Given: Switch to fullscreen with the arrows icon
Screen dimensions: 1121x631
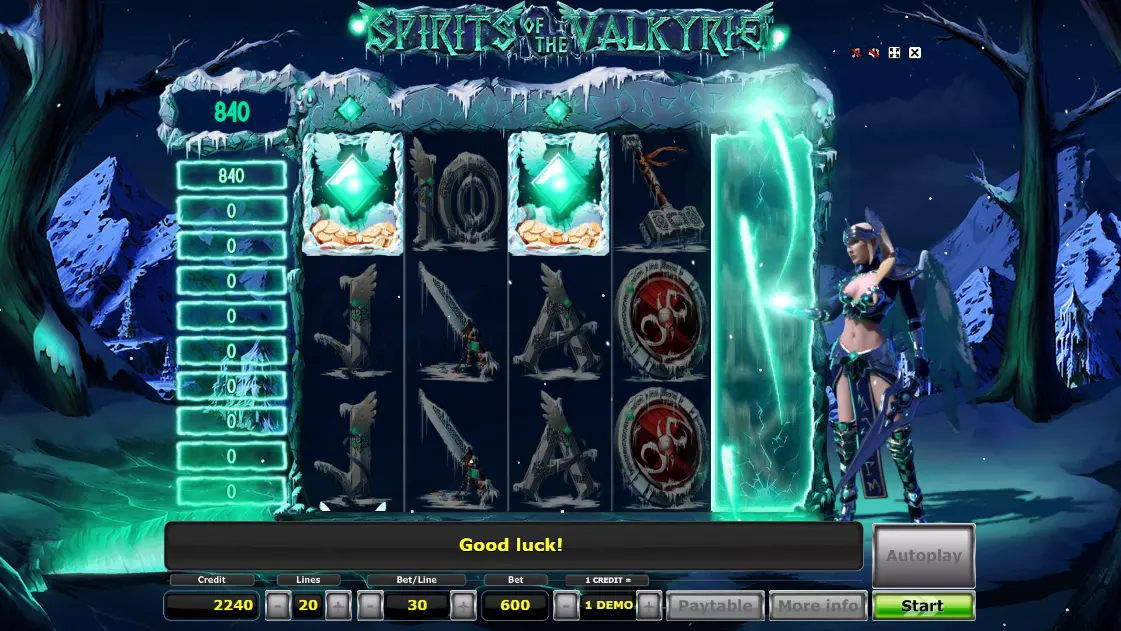Looking at the screenshot, I should coord(894,52).
